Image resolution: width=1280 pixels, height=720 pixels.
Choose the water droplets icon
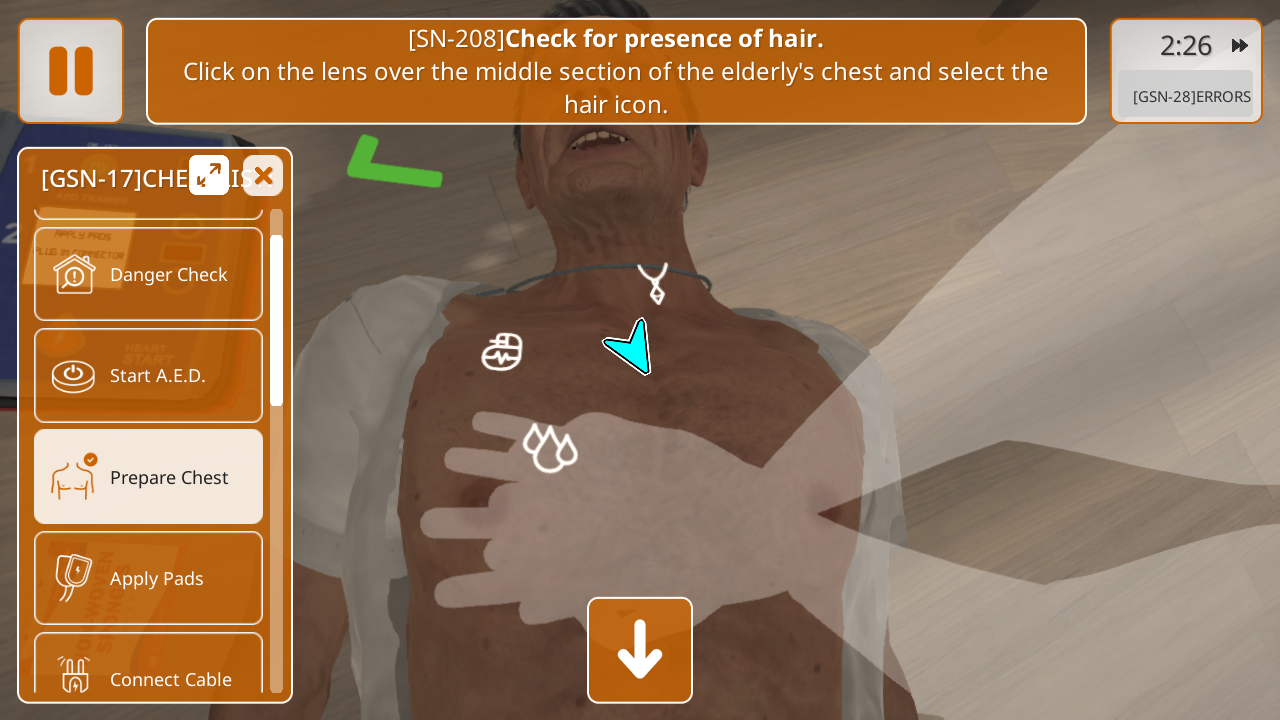pos(550,447)
